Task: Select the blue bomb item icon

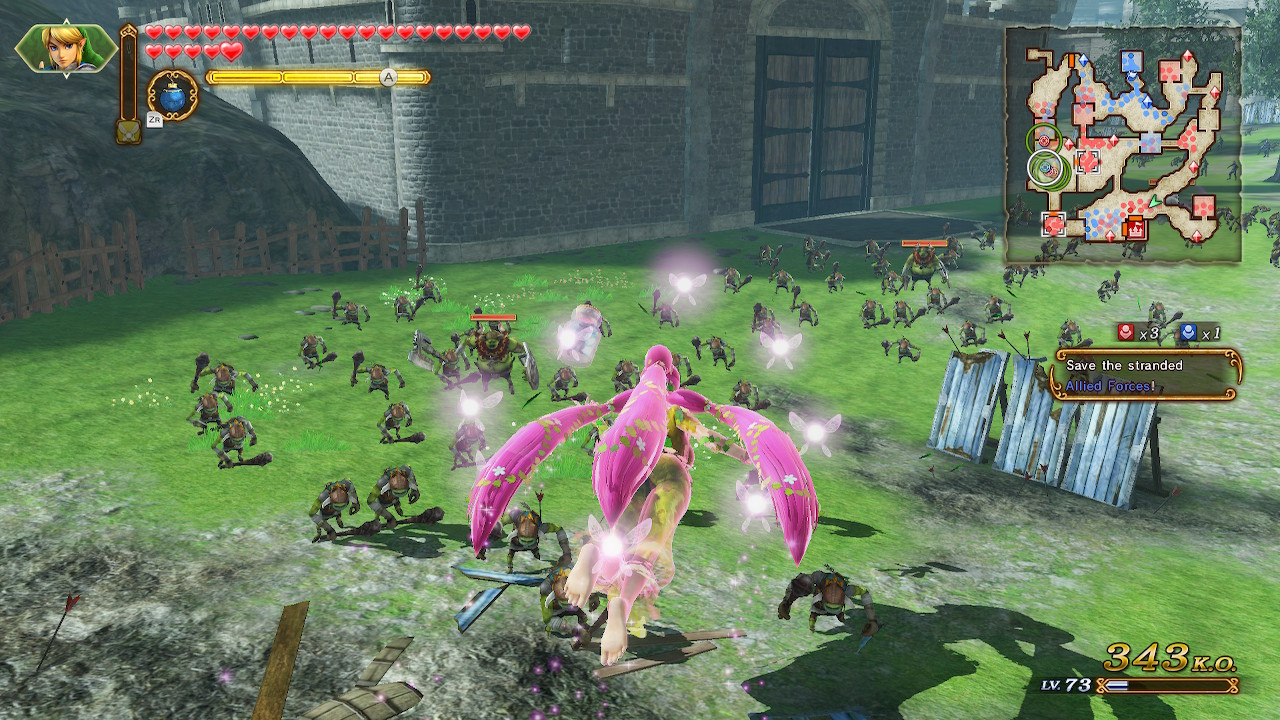Action: coord(173,95)
